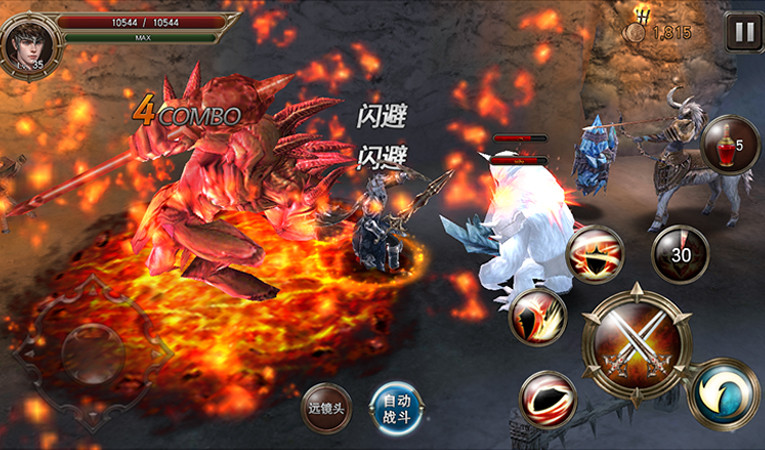Toggle 自动战斗 auto-battle mode

(x=396, y=407)
